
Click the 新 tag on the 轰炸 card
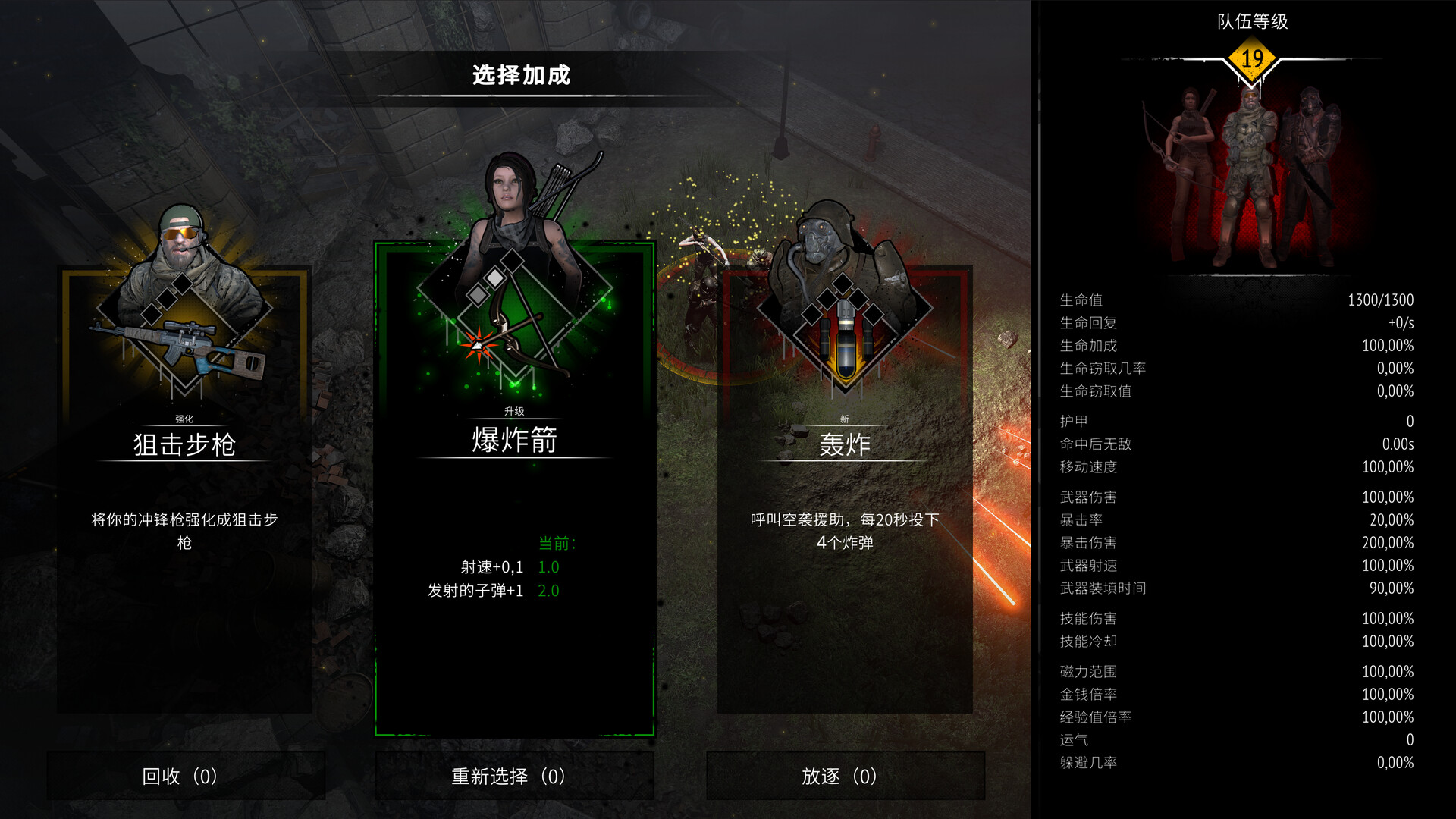click(x=845, y=417)
